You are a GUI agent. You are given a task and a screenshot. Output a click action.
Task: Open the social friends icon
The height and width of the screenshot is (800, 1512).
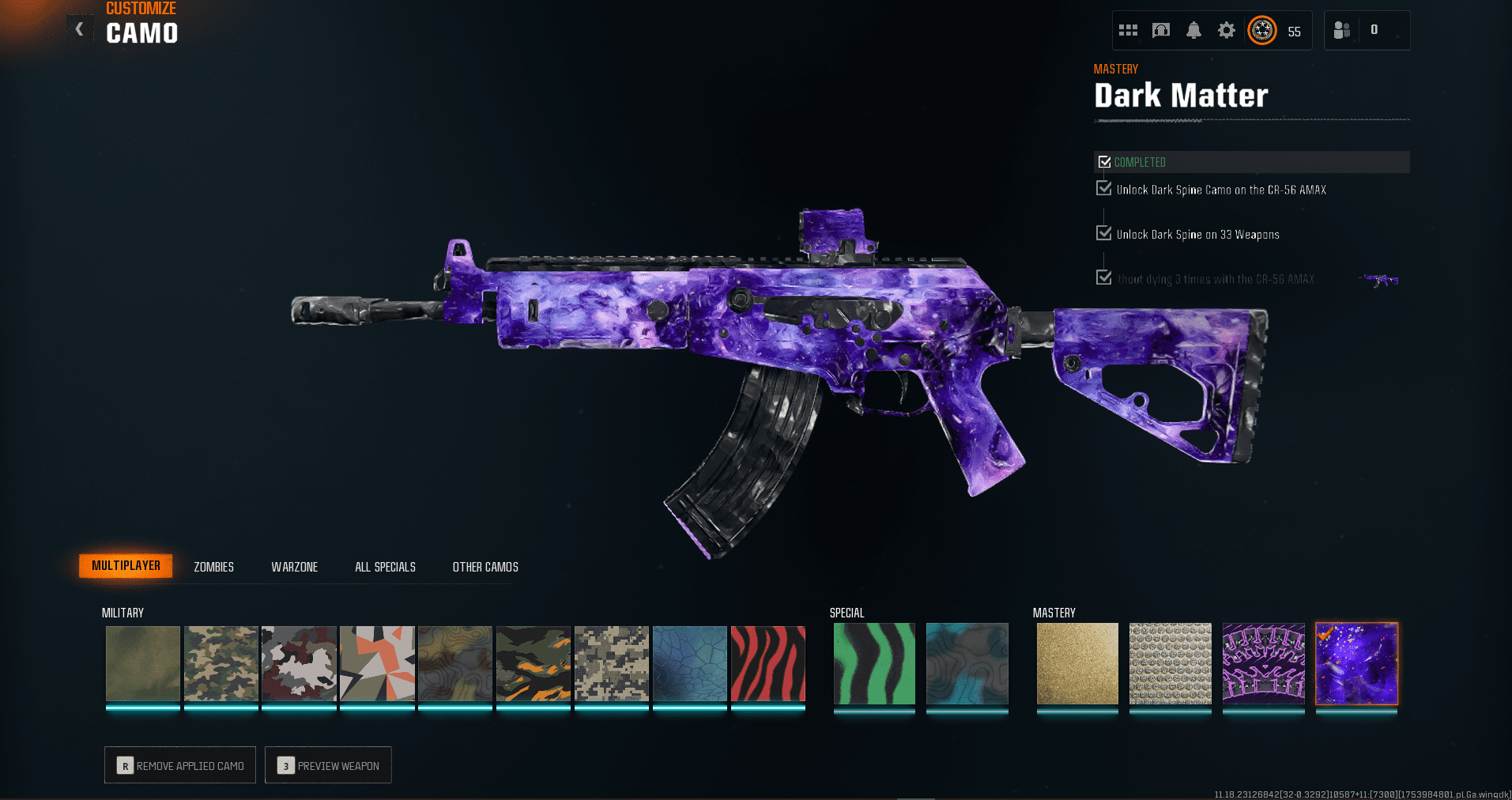click(x=1341, y=30)
